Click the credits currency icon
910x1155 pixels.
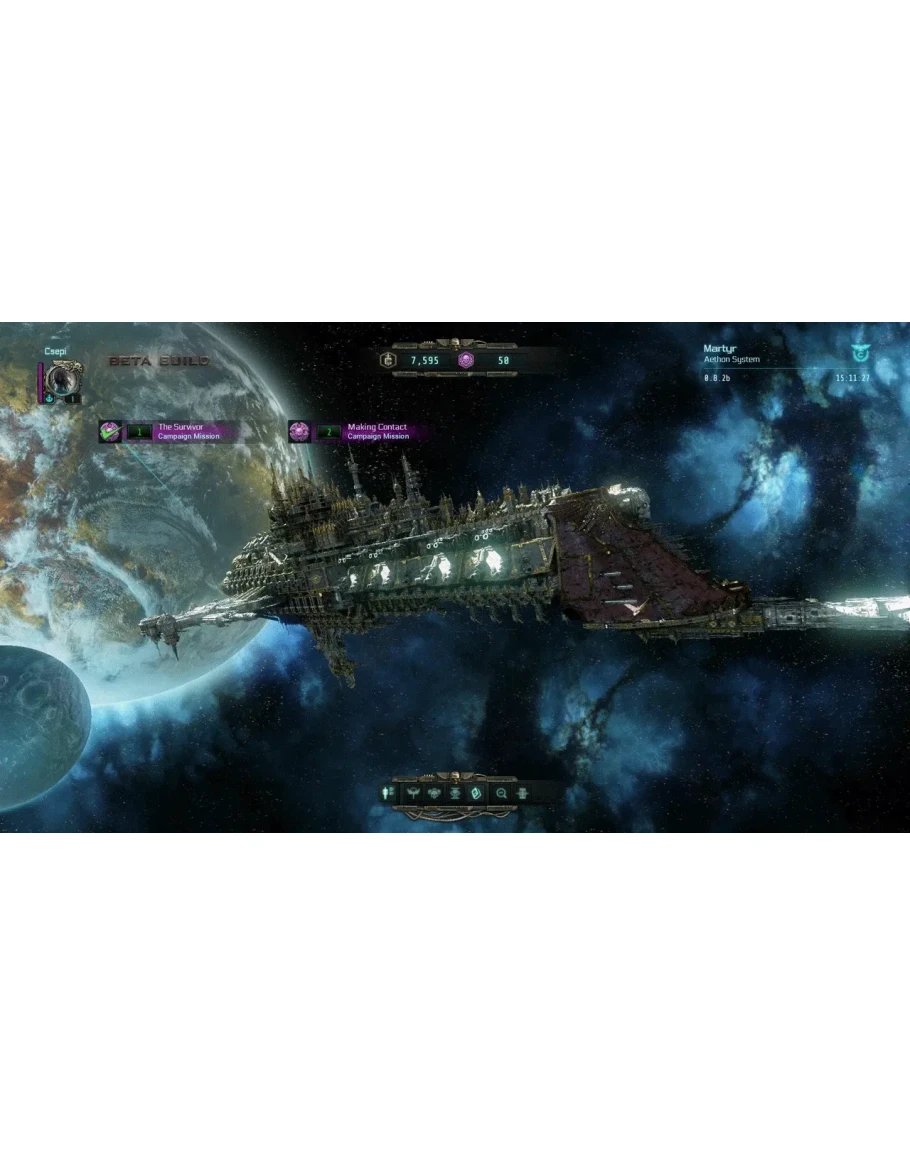pyautogui.click(x=388, y=360)
